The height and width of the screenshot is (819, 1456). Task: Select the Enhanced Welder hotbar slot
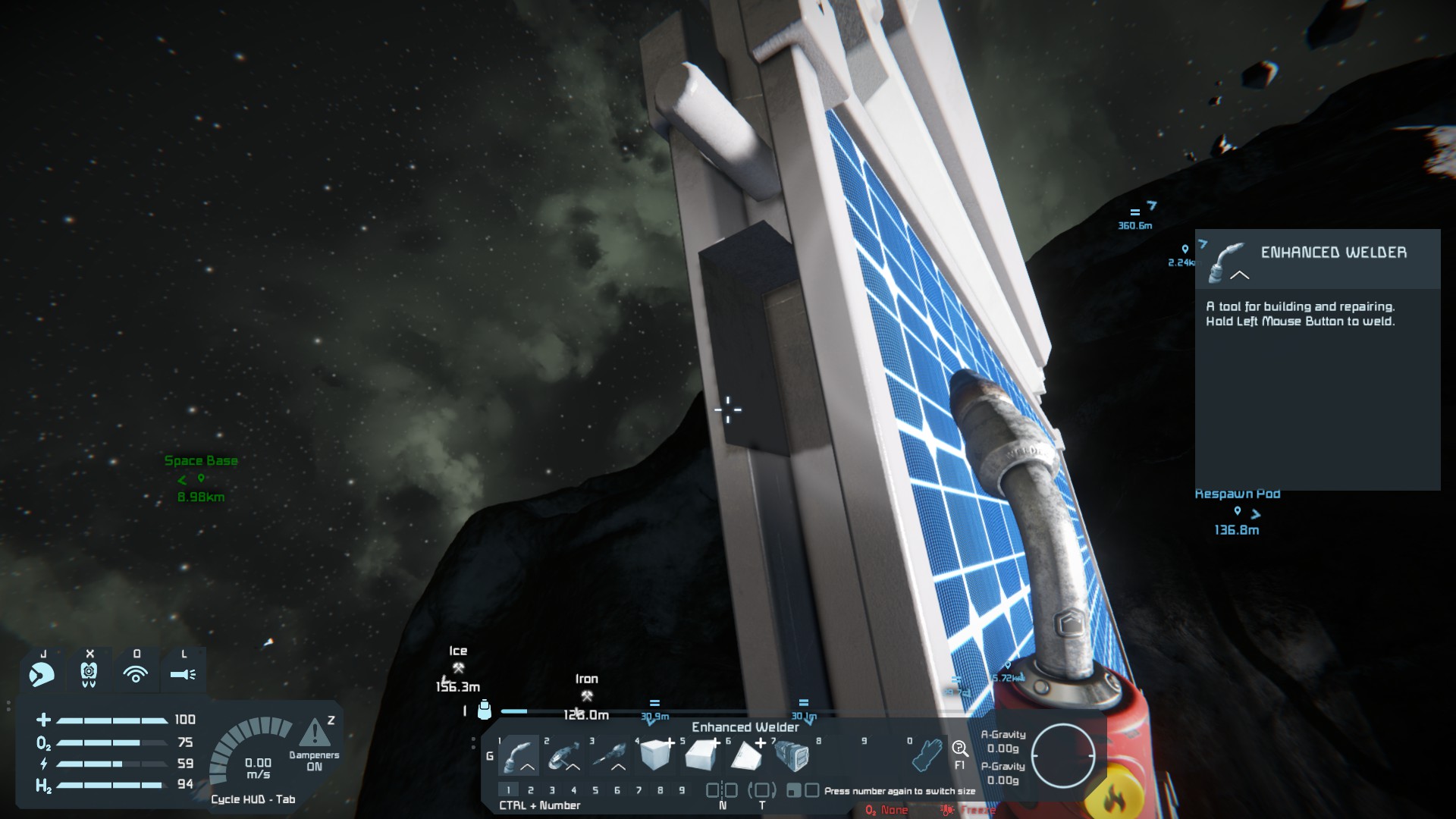tap(519, 755)
